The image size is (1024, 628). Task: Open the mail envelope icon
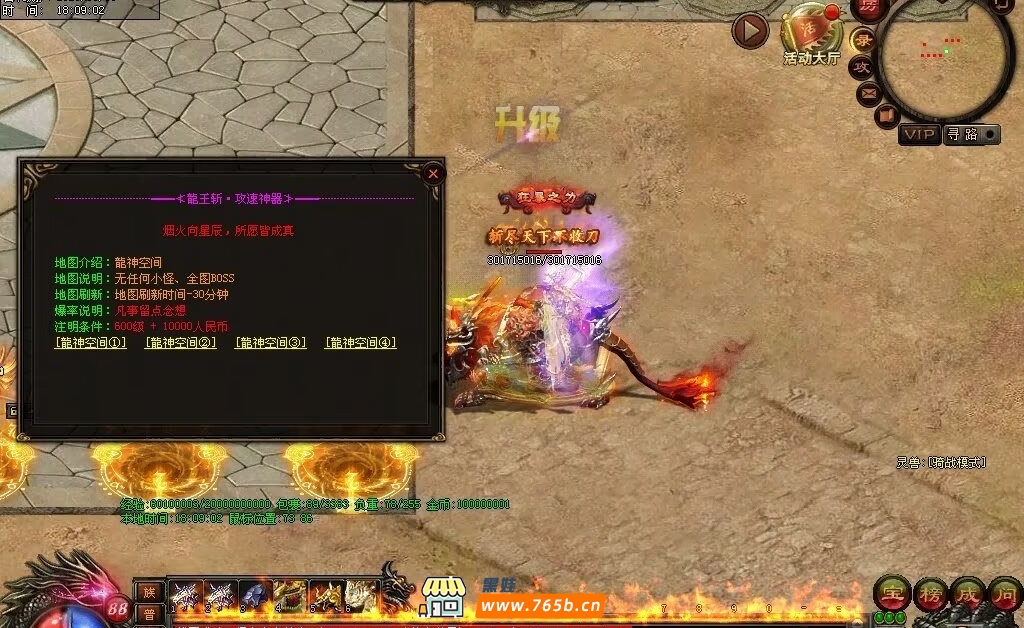pyautogui.click(x=869, y=94)
